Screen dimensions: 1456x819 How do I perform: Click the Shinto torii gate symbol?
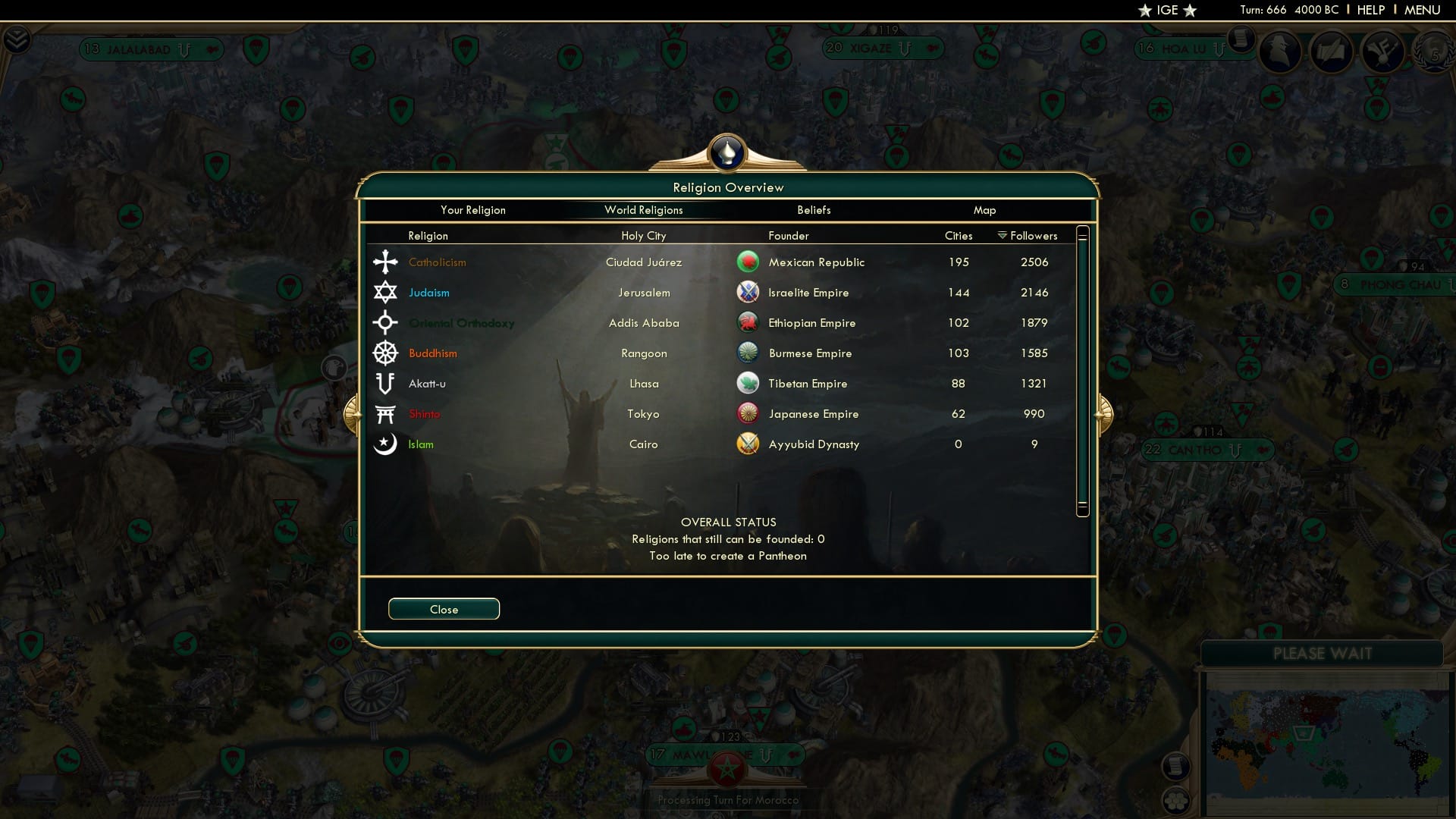(x=386, y=413)
